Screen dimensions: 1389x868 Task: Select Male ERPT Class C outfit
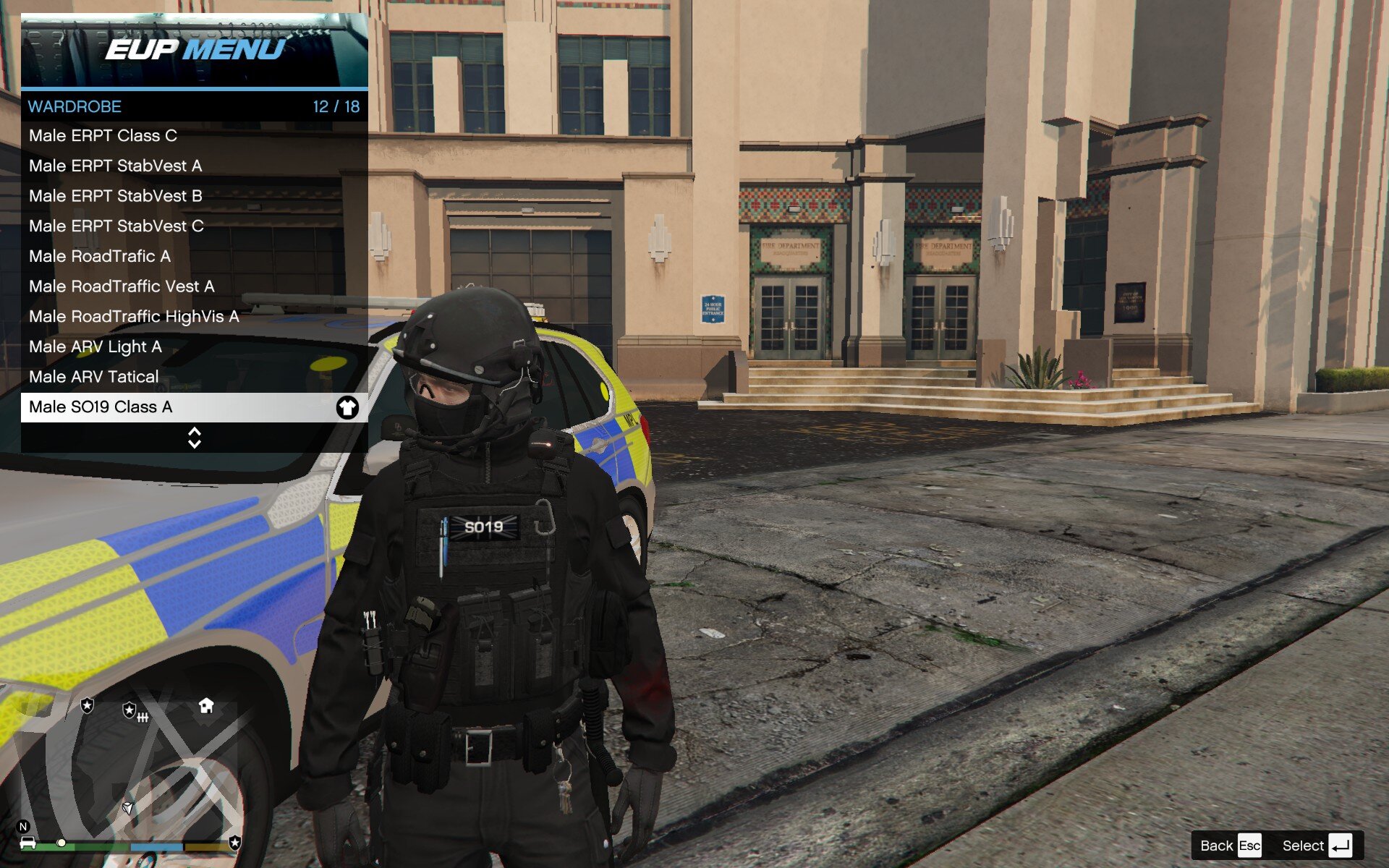[x=194, y=136]
